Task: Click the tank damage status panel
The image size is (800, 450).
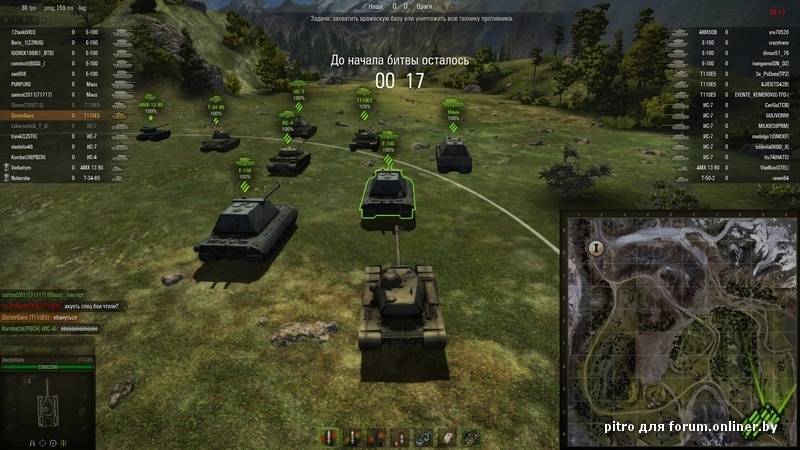Action: coord(47,402)
